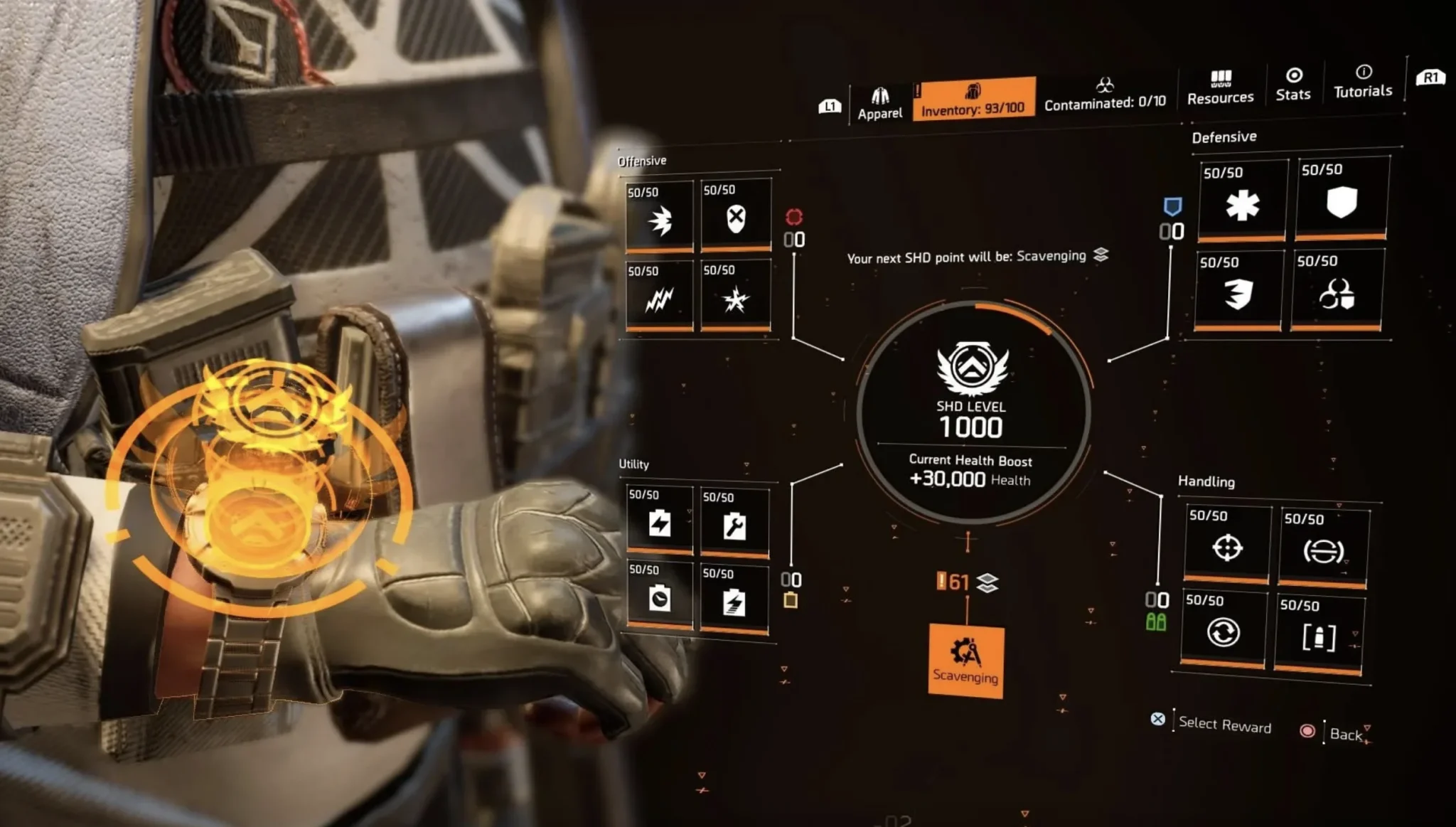Select the Contaminated 0/10 tab
Viewport: 1456px width, 827px height.
pos(1105,95)
